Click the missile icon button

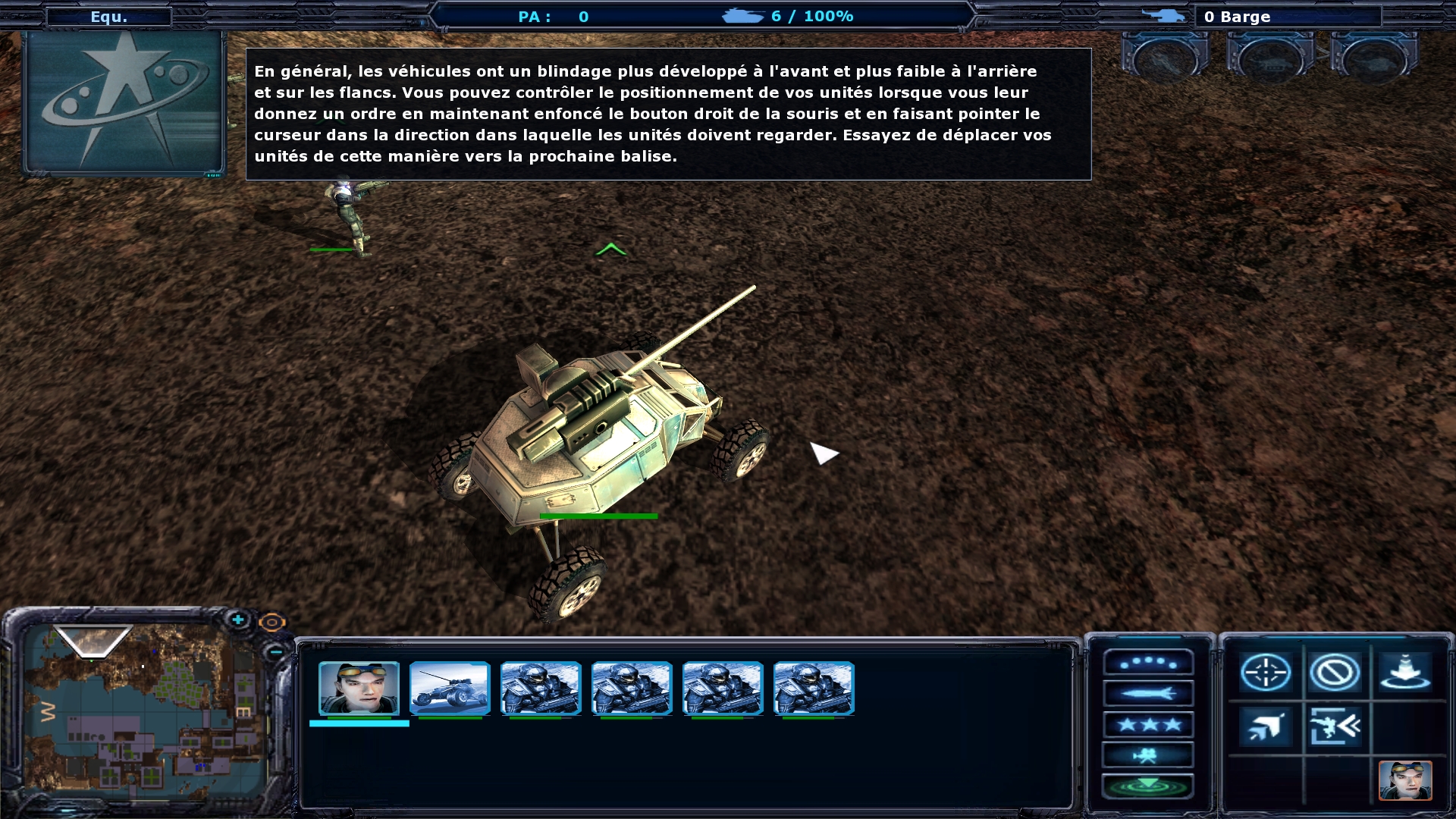1148,693
